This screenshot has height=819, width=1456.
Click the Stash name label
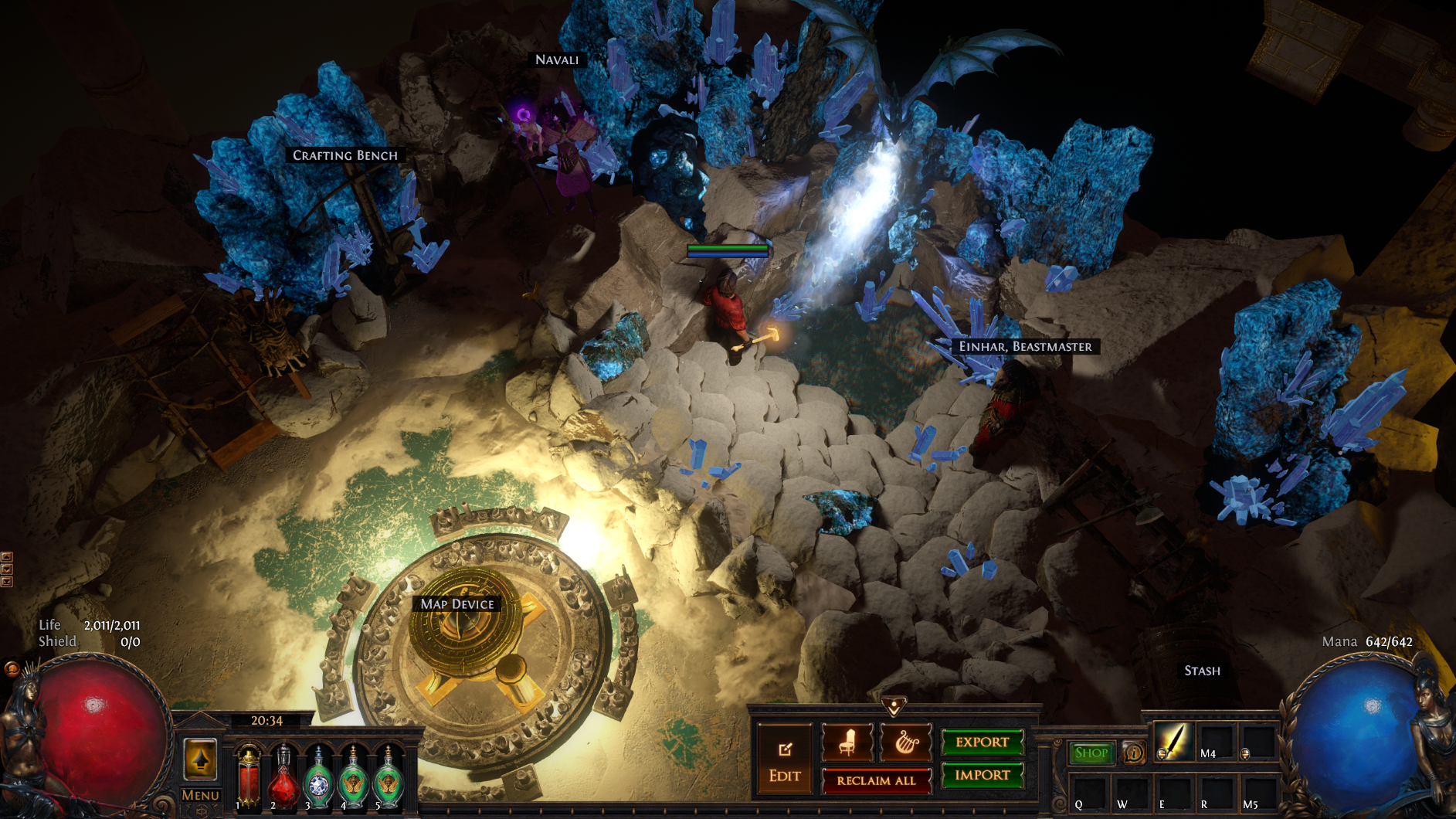click(1202, 671)
